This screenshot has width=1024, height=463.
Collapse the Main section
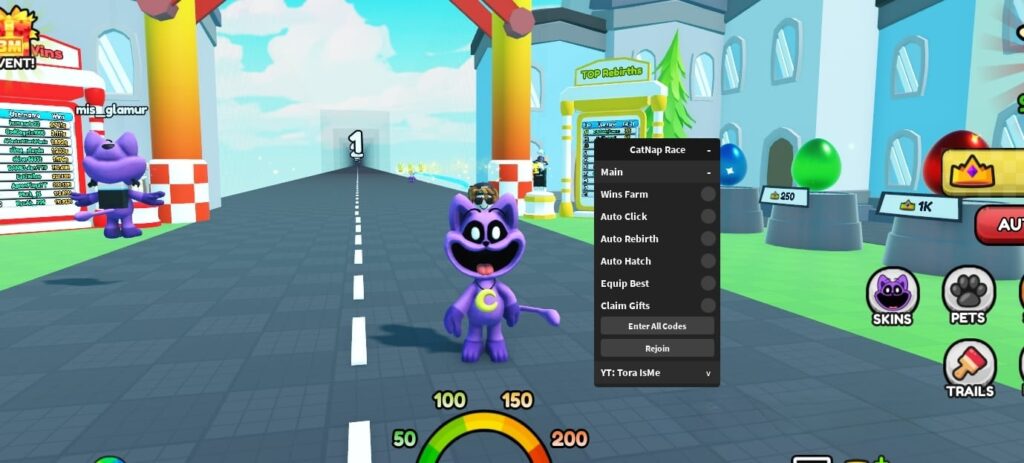click(x=708, y=172)
